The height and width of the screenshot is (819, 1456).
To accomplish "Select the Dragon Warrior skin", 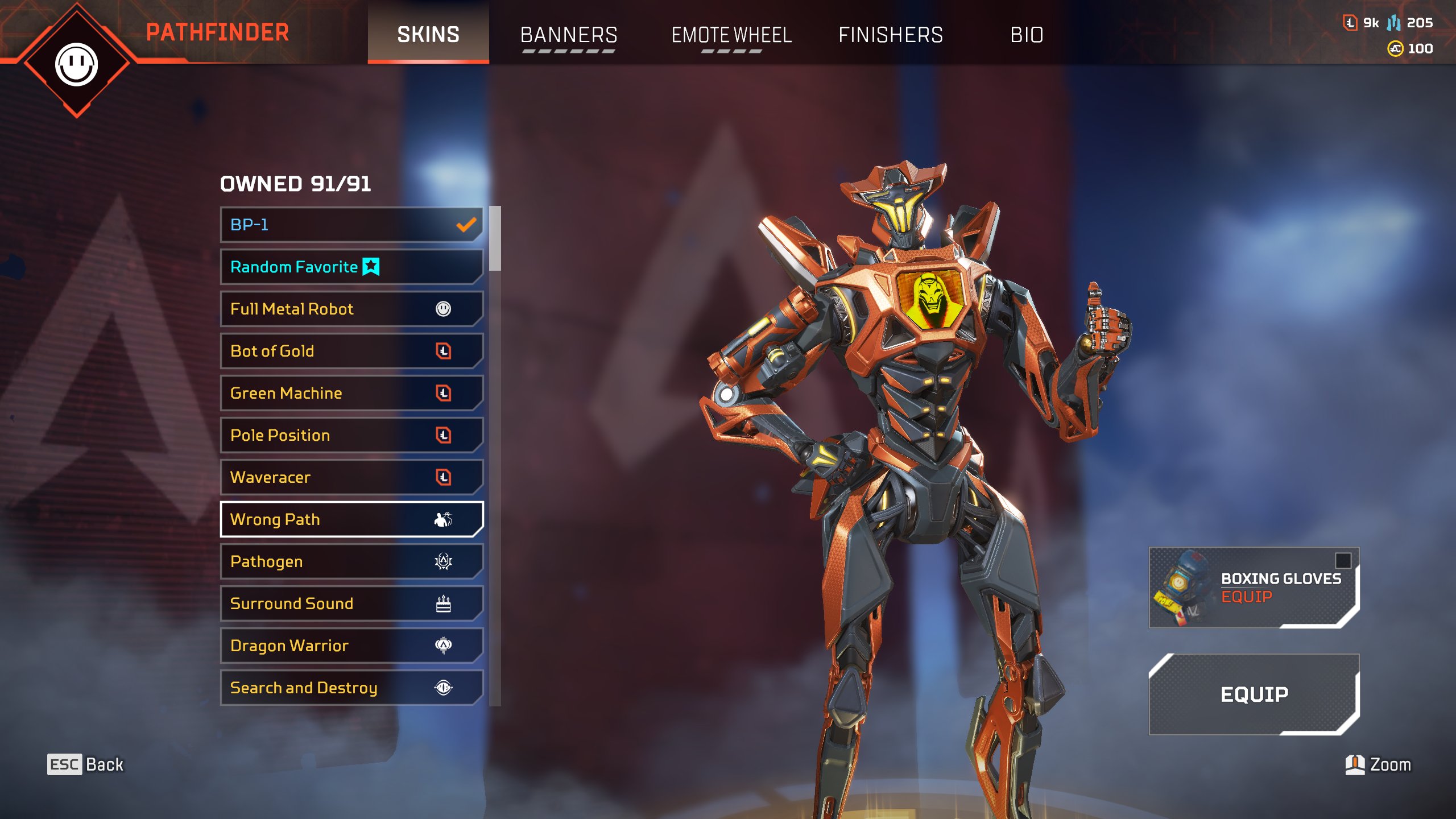I will click(x=351, y=646).
